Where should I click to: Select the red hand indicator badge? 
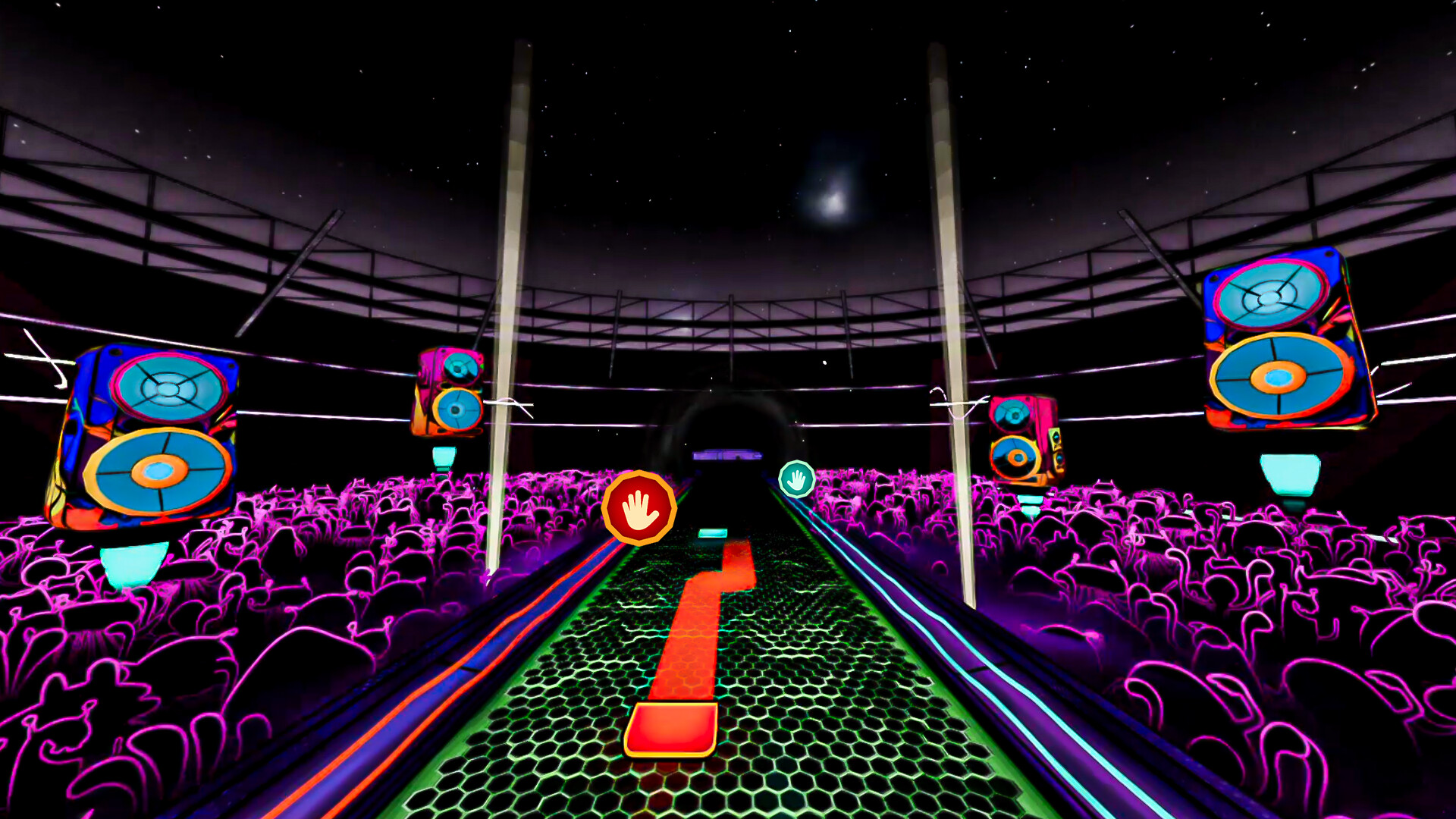(x=639, y=506)
